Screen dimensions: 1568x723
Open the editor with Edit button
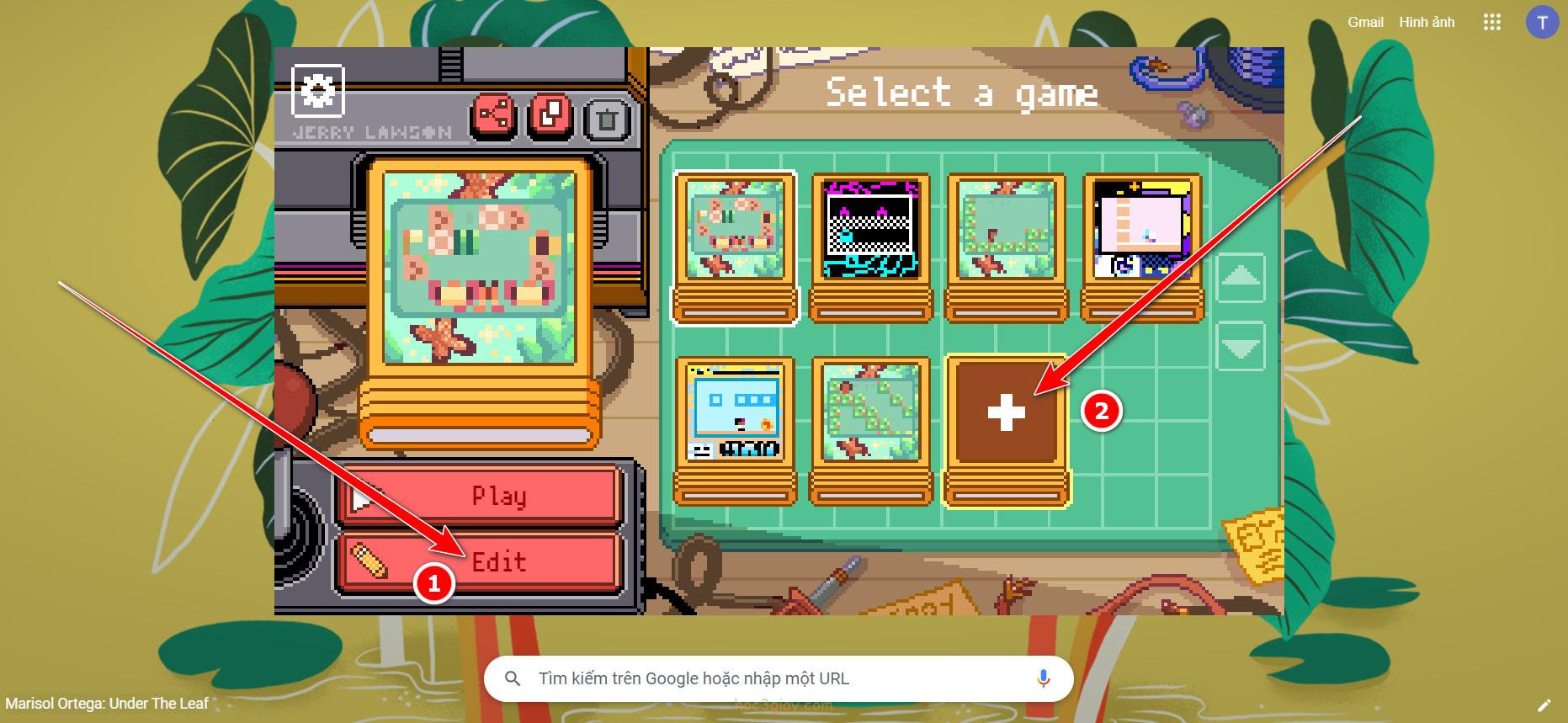[479, 561]
